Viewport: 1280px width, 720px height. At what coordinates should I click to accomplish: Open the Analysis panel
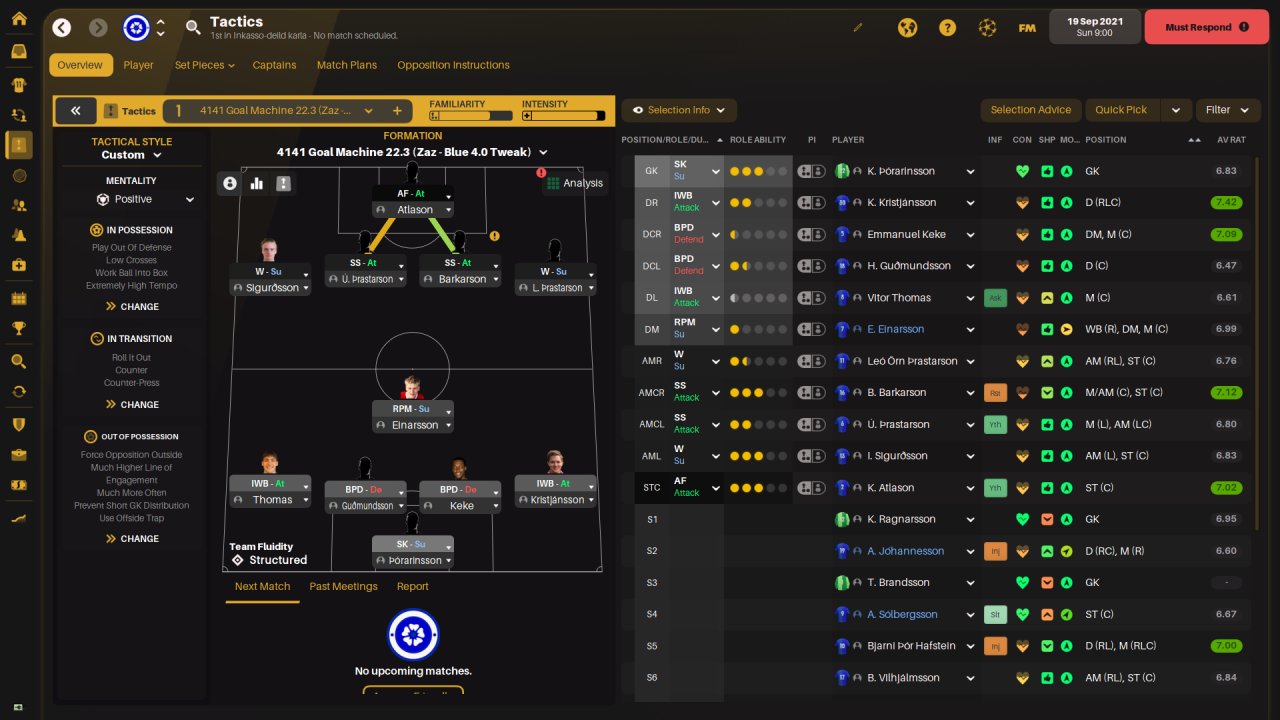pos(574,183)
